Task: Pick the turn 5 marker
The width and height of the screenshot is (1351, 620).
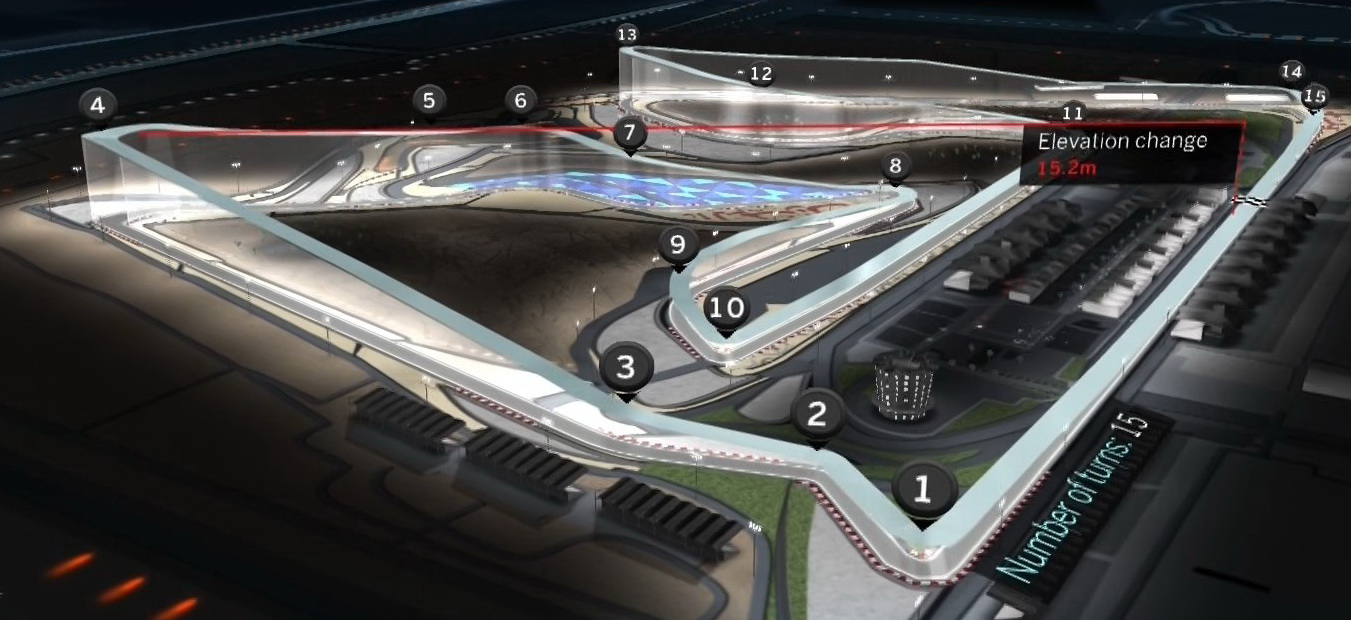Action: [429, 100]
